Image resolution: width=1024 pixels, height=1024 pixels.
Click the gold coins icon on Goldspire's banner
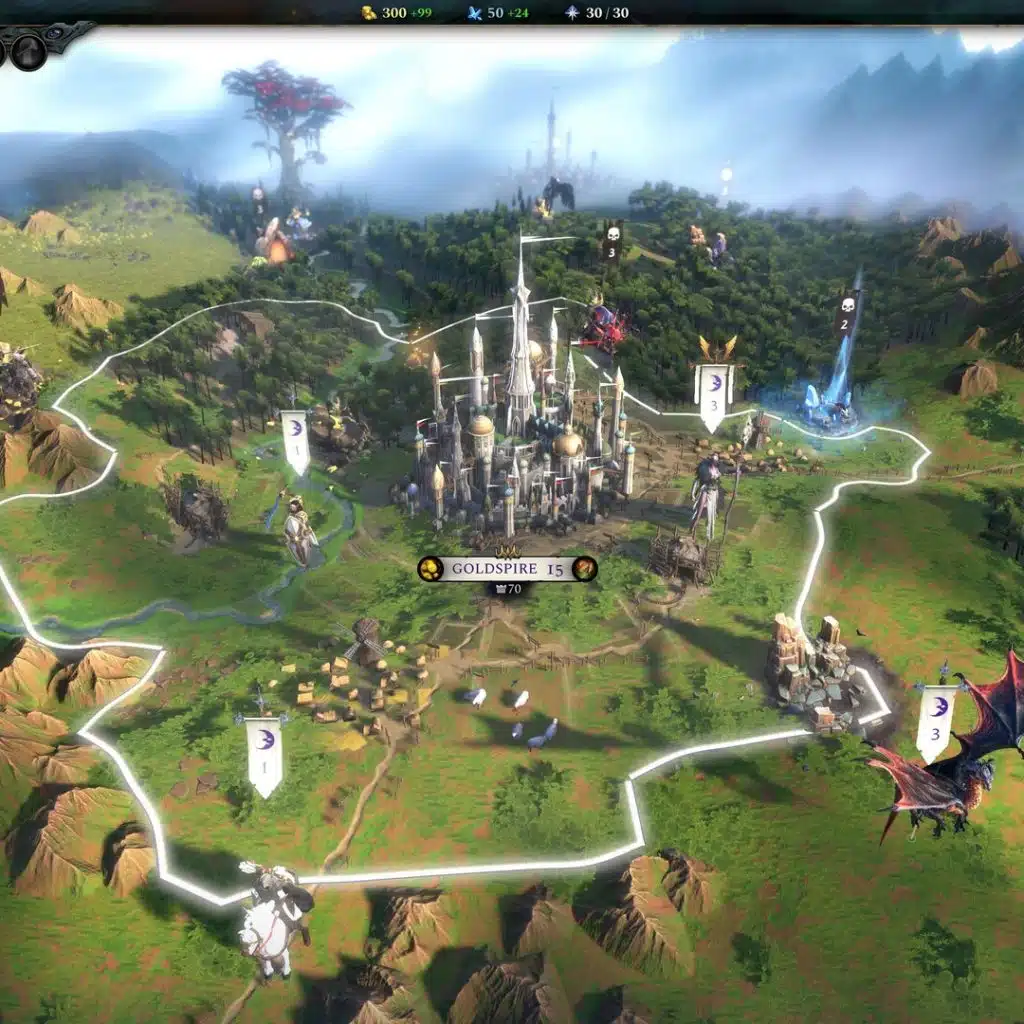pyautogui.click(x=431, y=569)
